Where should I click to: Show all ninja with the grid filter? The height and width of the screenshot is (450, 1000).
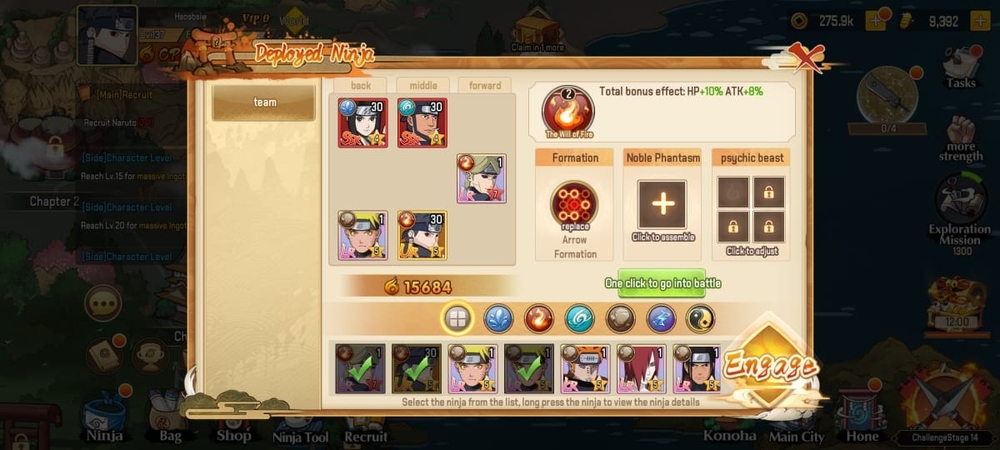pyautogui.click(x=458, y=318)
